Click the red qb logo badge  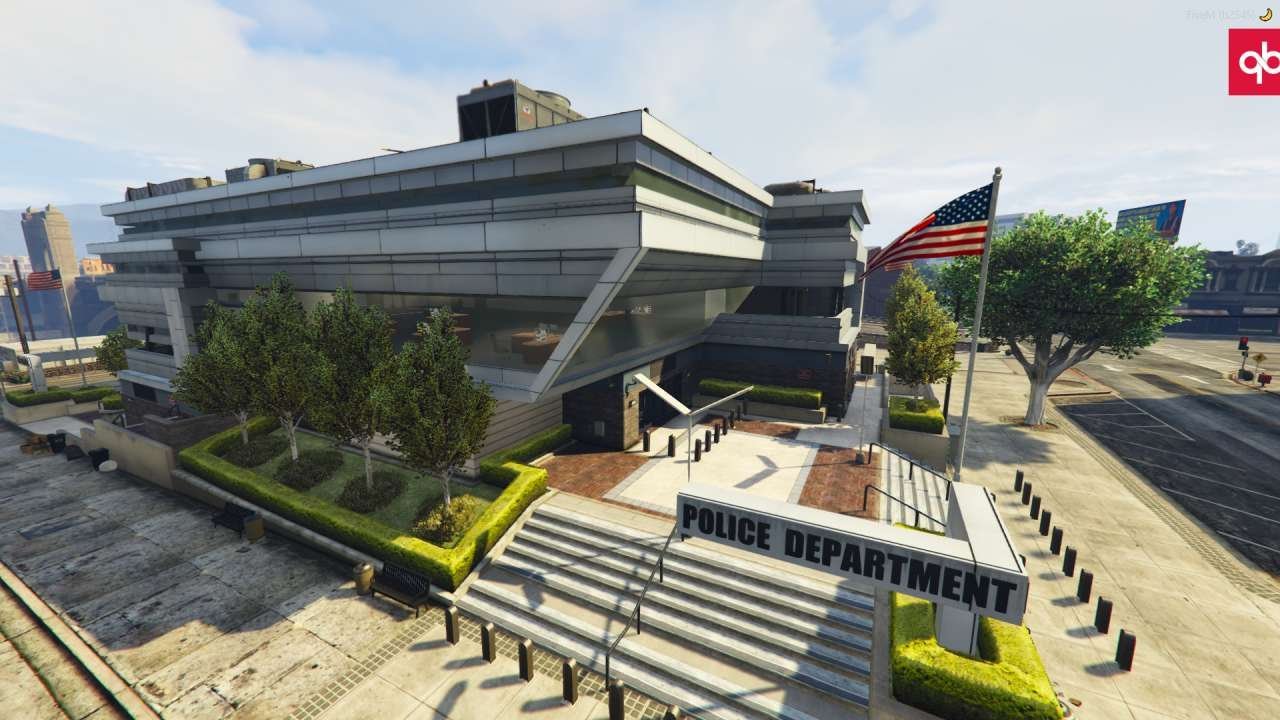click(1255, 62)
